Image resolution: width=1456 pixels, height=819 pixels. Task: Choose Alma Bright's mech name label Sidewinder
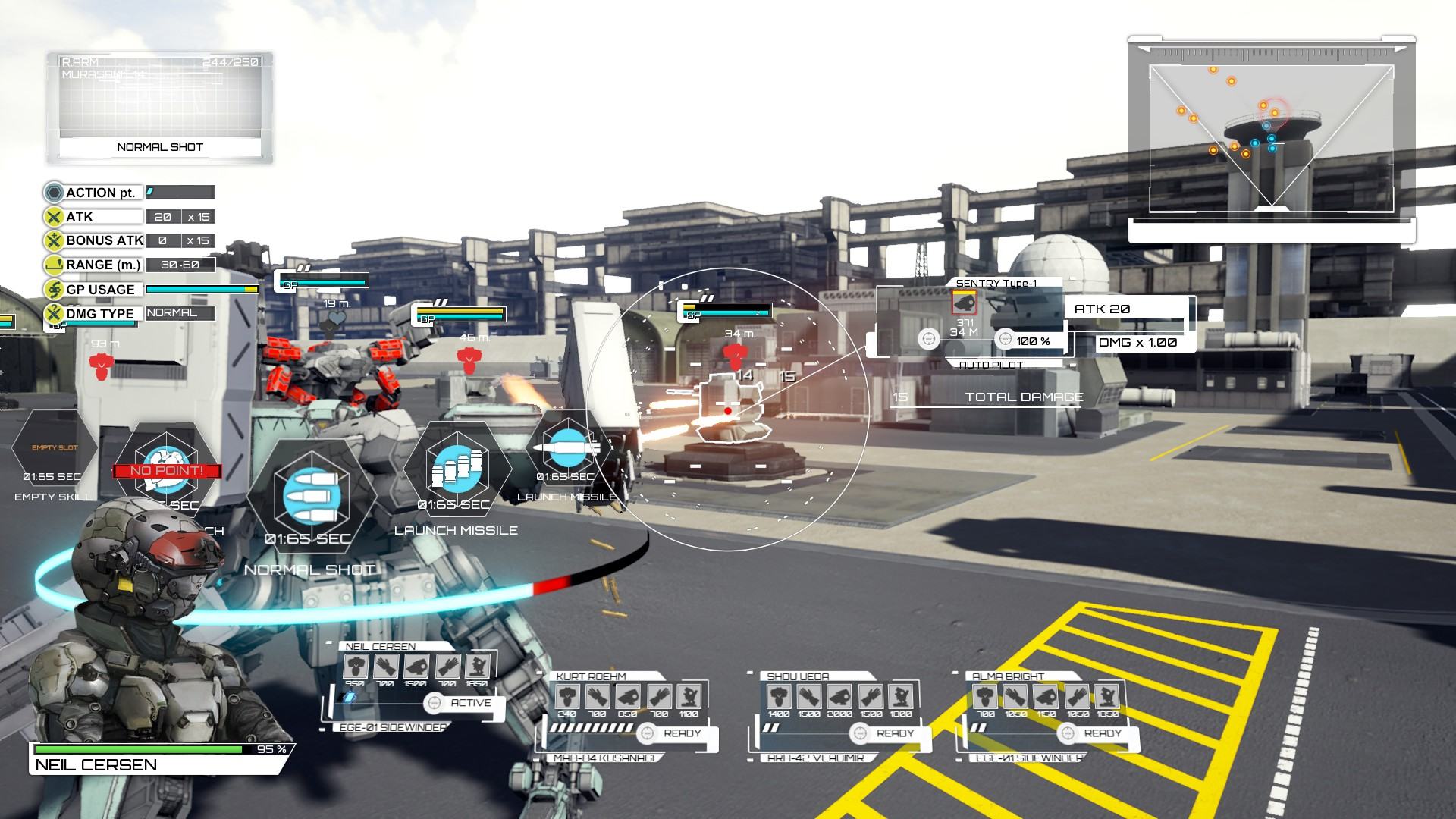pyautogui.click(x=1029, y=758)
